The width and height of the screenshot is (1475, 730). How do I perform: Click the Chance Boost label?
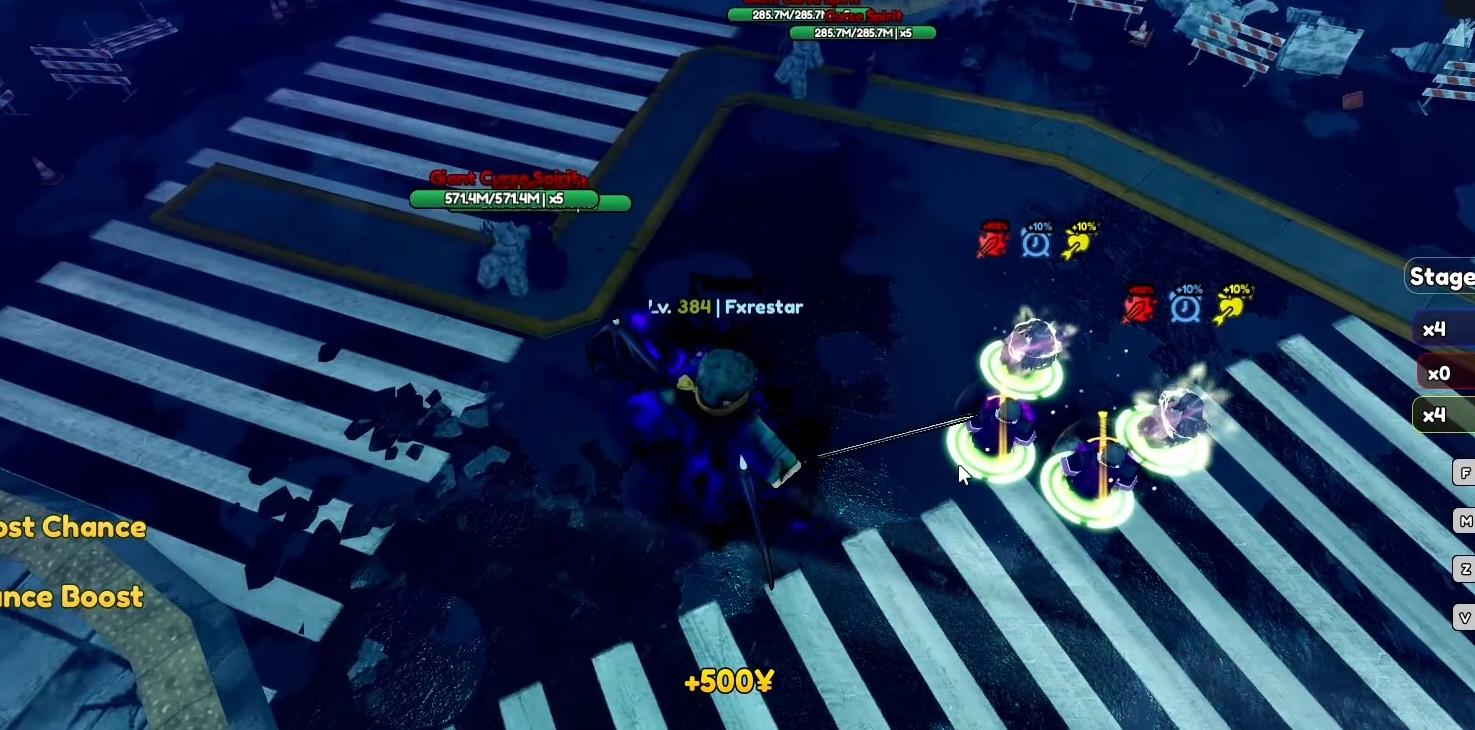[x=70, y=596]
